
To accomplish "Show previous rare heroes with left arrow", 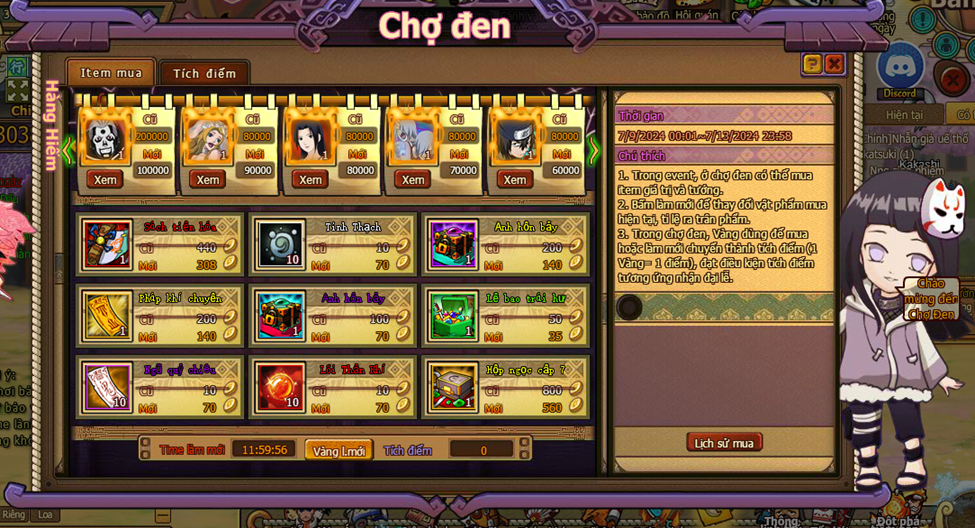I will (67, 150).
